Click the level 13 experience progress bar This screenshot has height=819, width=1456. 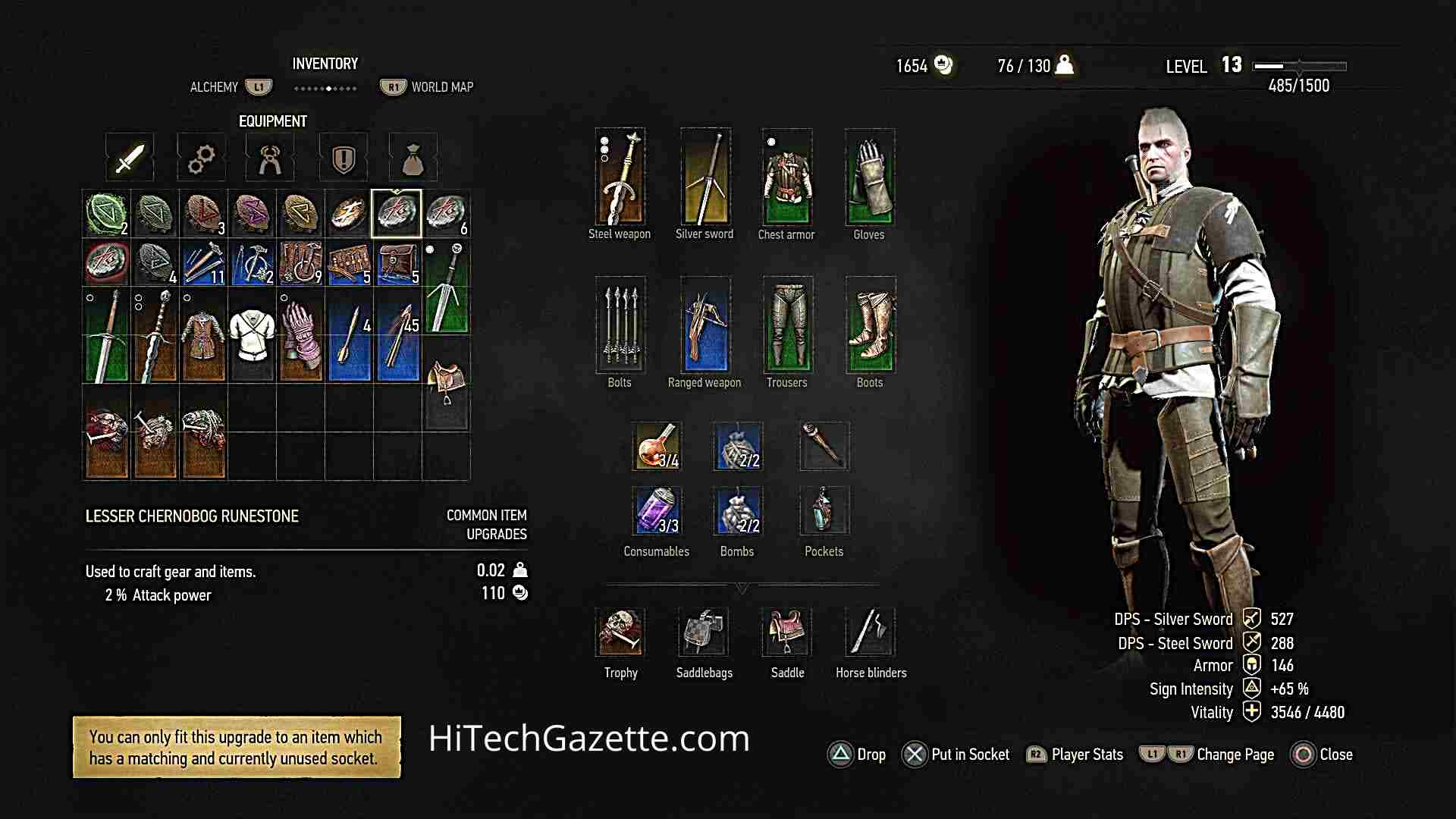pyautogui.click(x=1298, y=66)
